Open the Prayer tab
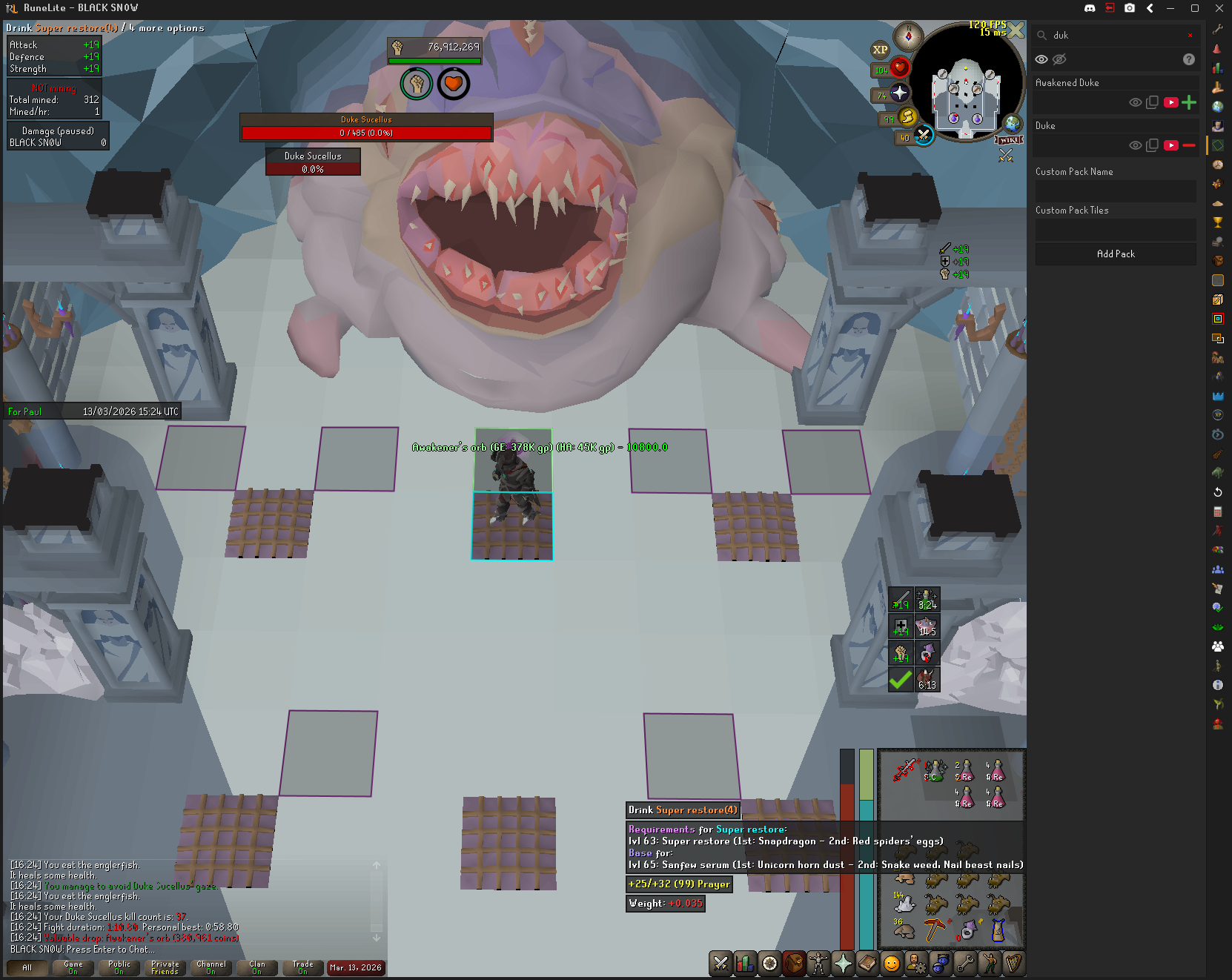Screen dimensions: 1232x980 (843, 963)
